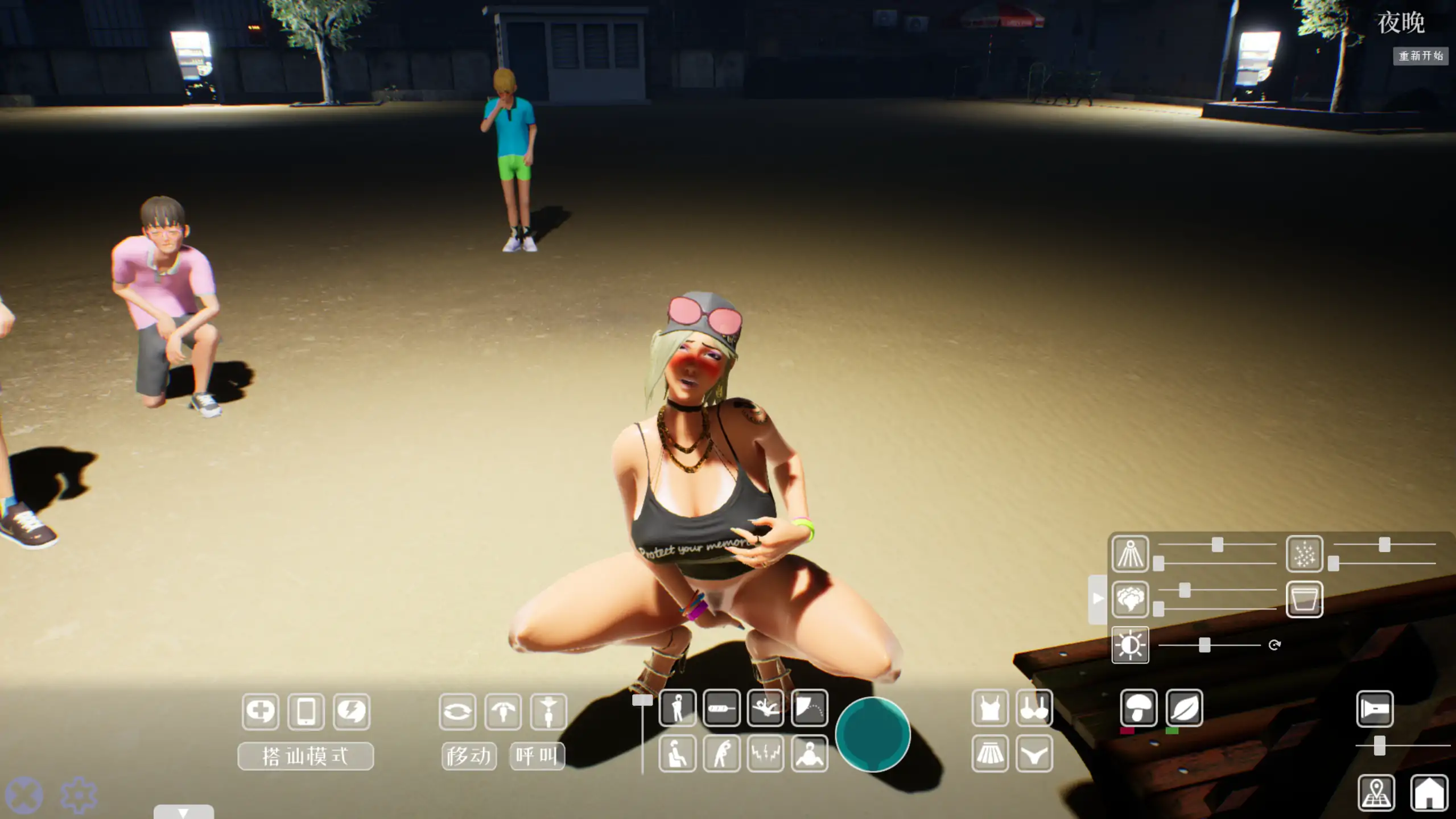
Task: Expand the bottom down-arrow tab
Action: tap(183, 812)
